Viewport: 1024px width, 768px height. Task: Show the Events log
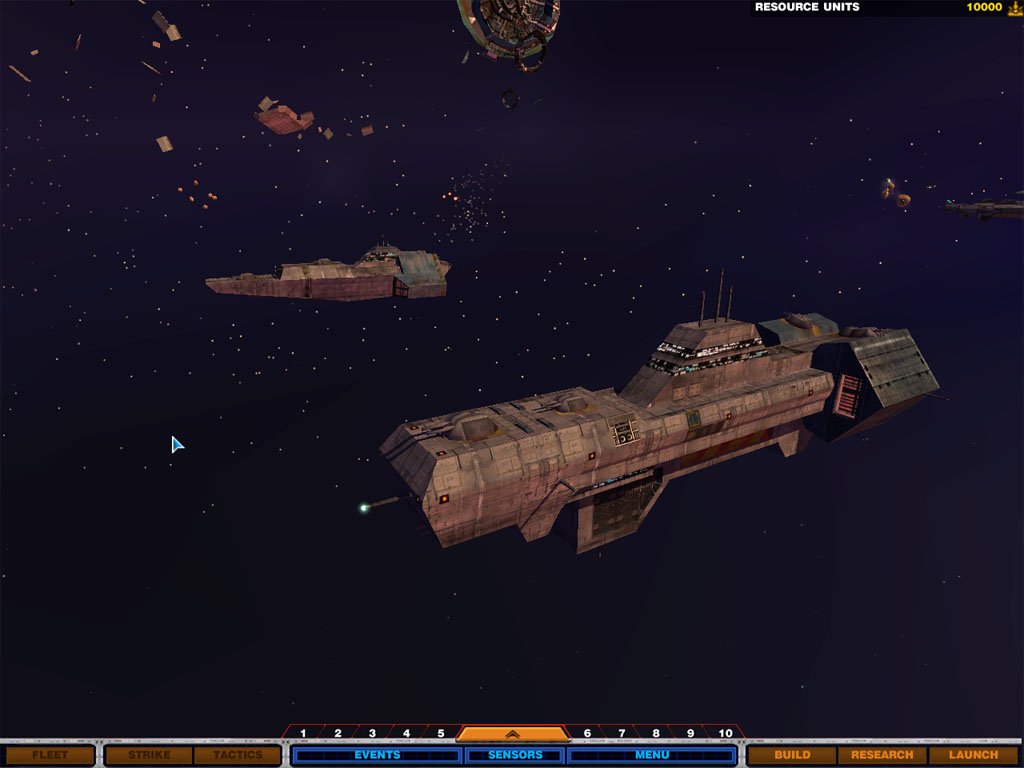[x=376, y=755]
